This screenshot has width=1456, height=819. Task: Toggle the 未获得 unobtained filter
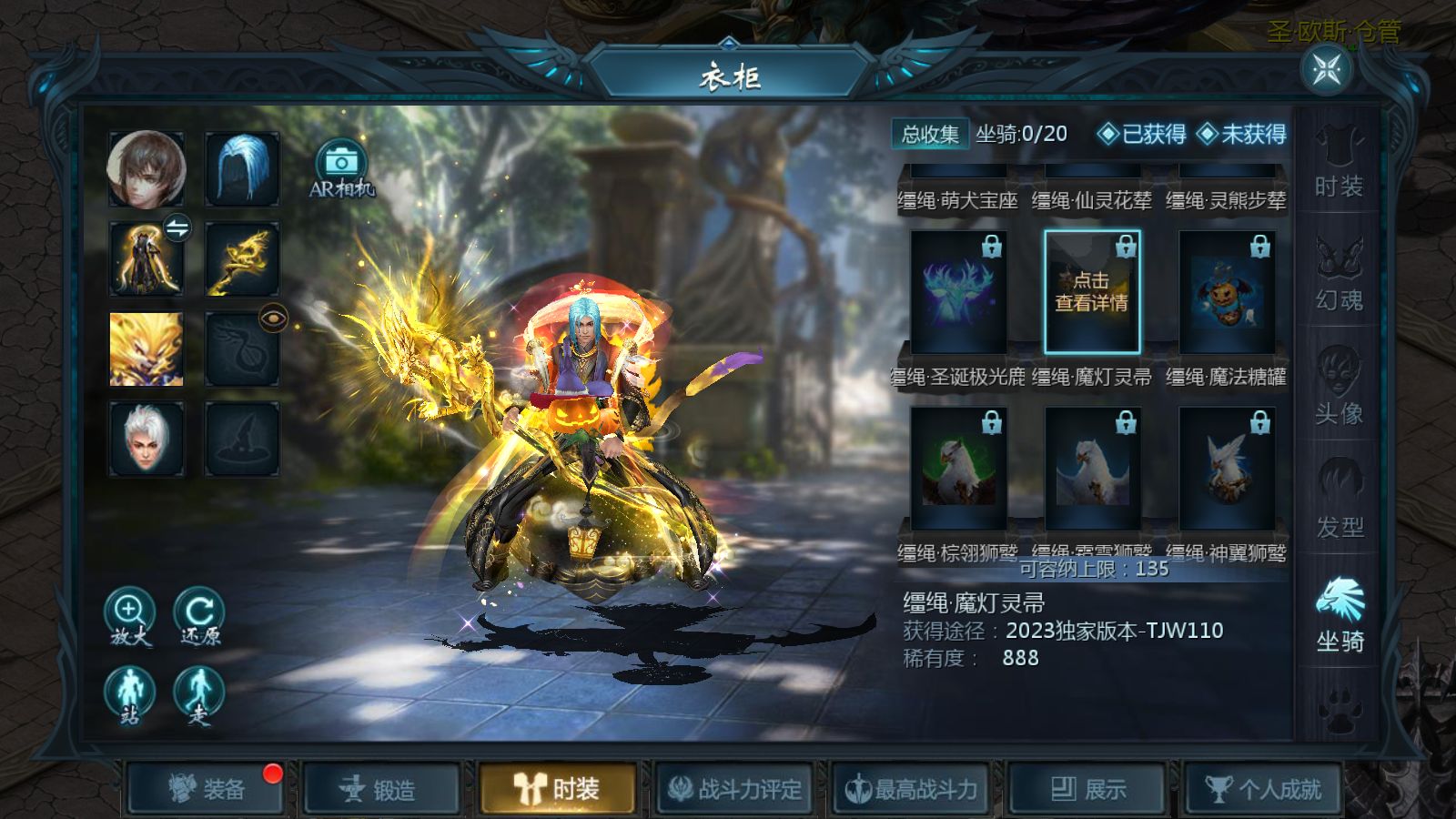point(1242,135)
